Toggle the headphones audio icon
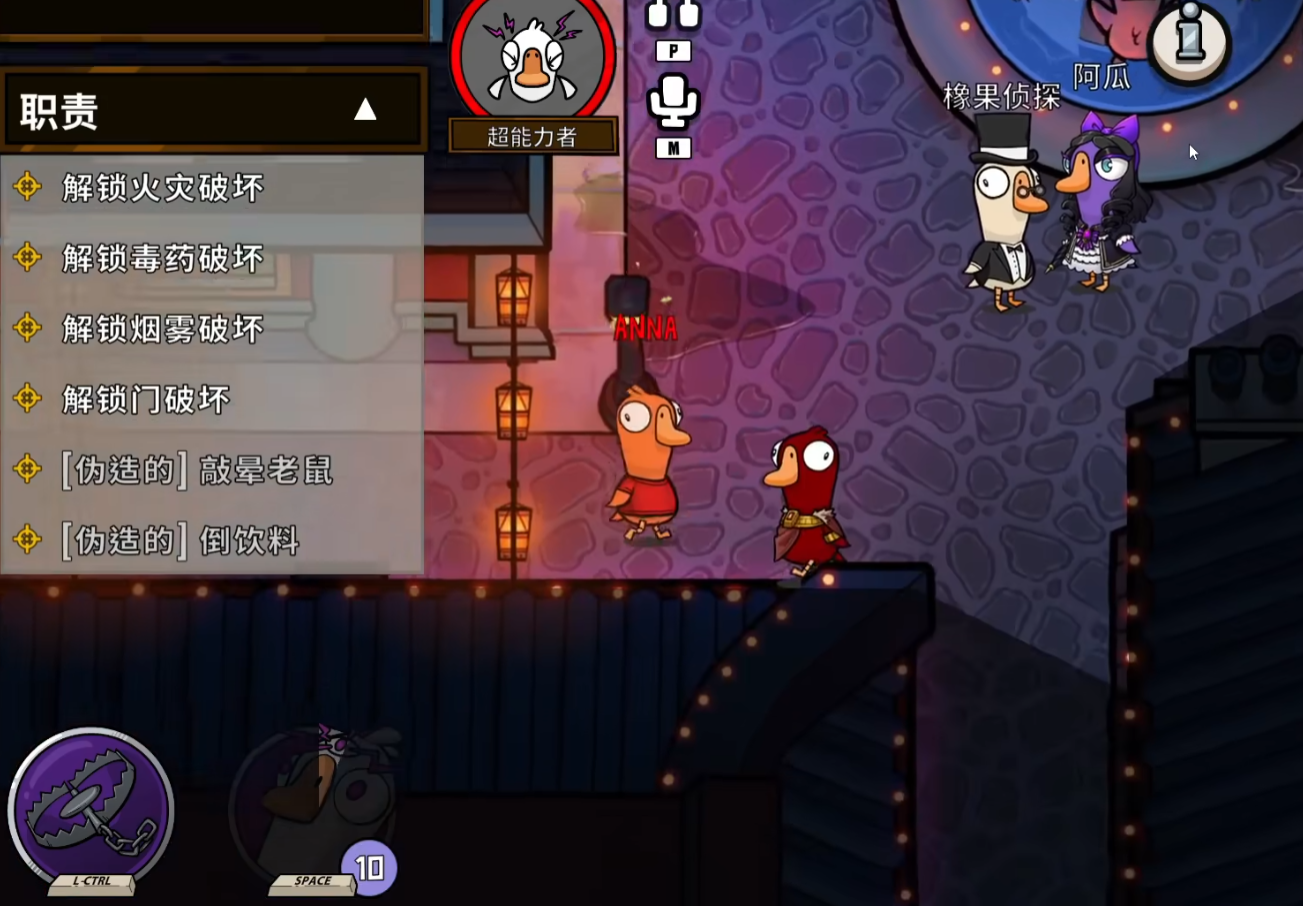1303x906 pixels. click(x=673, y=14)
